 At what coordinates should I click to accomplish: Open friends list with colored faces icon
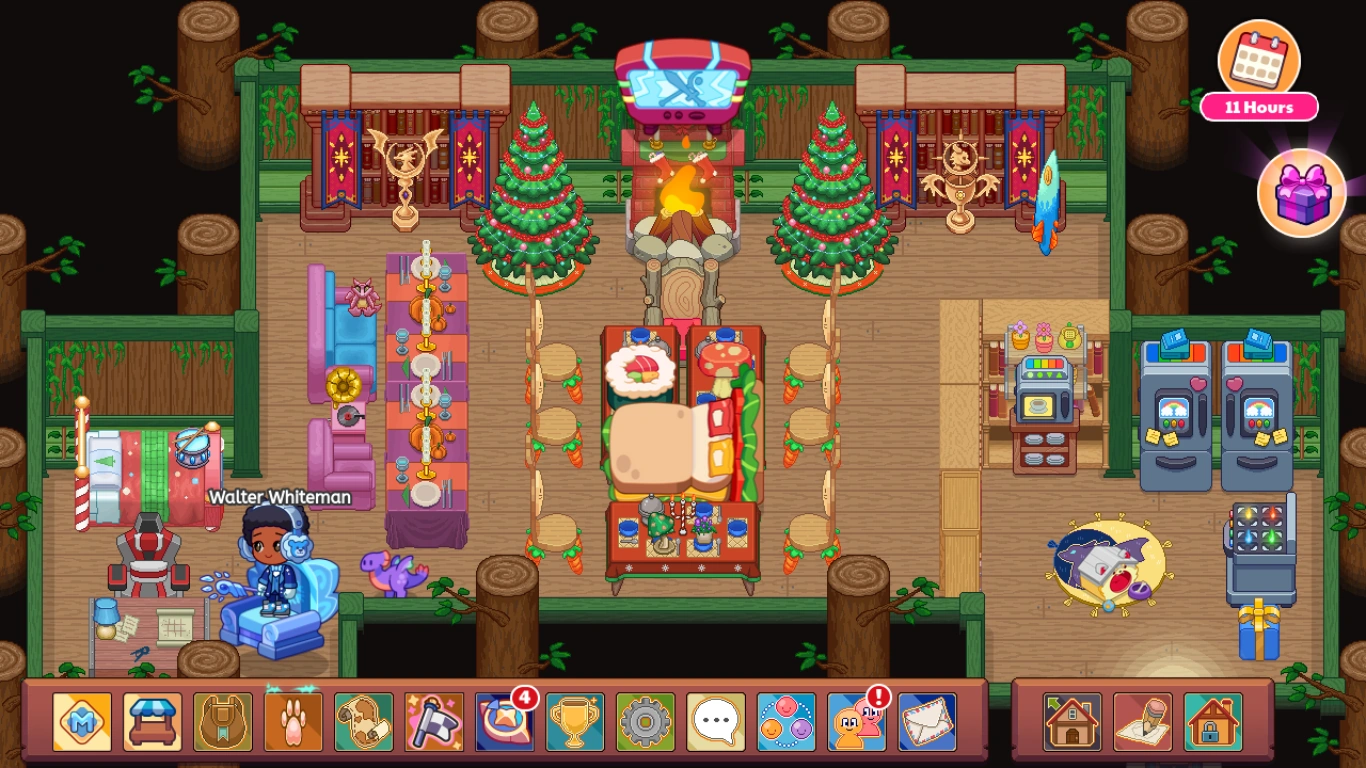(x=784, y=718)
